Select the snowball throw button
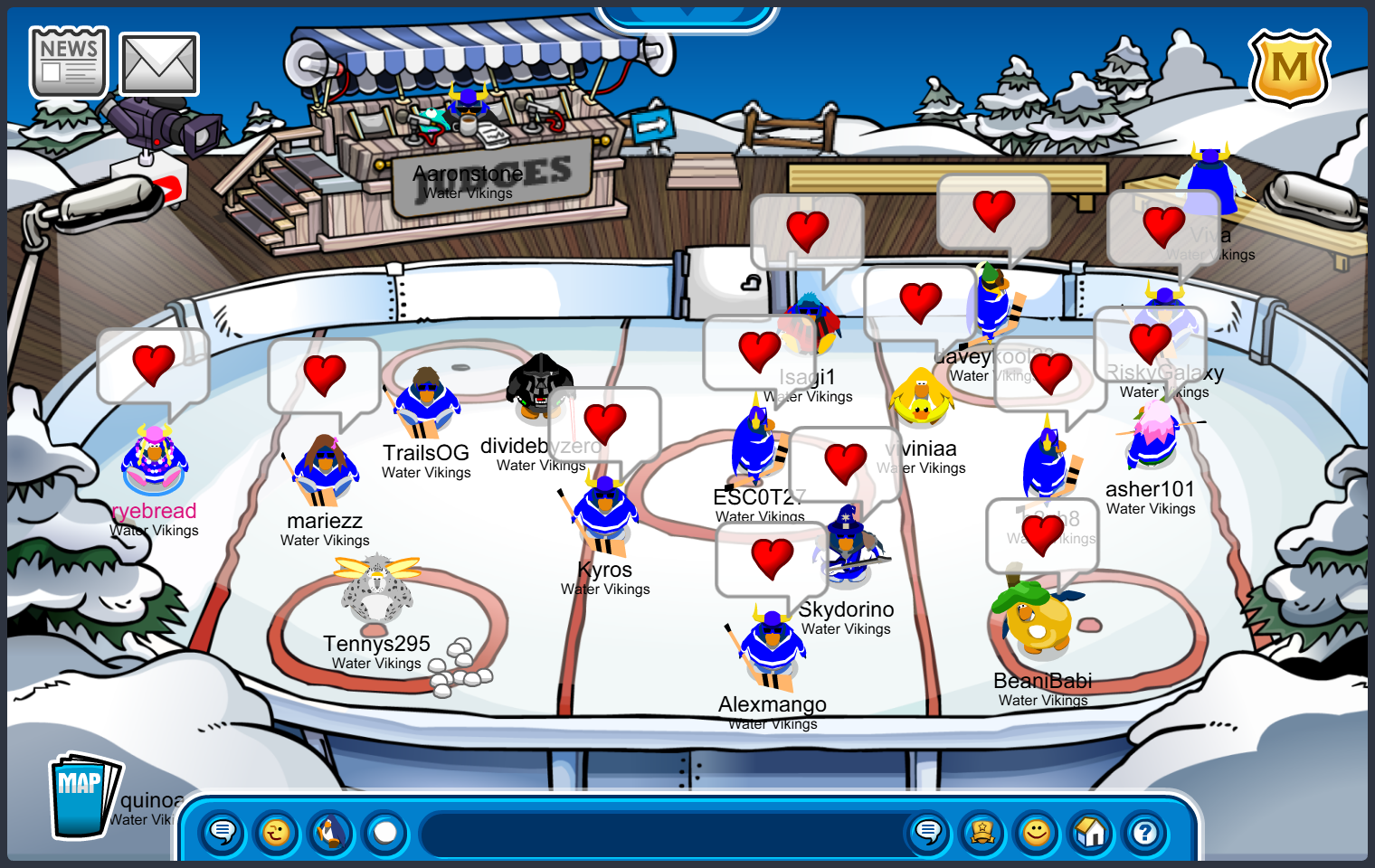Screen dimensions: 1375x868 [x=385, y=832]
